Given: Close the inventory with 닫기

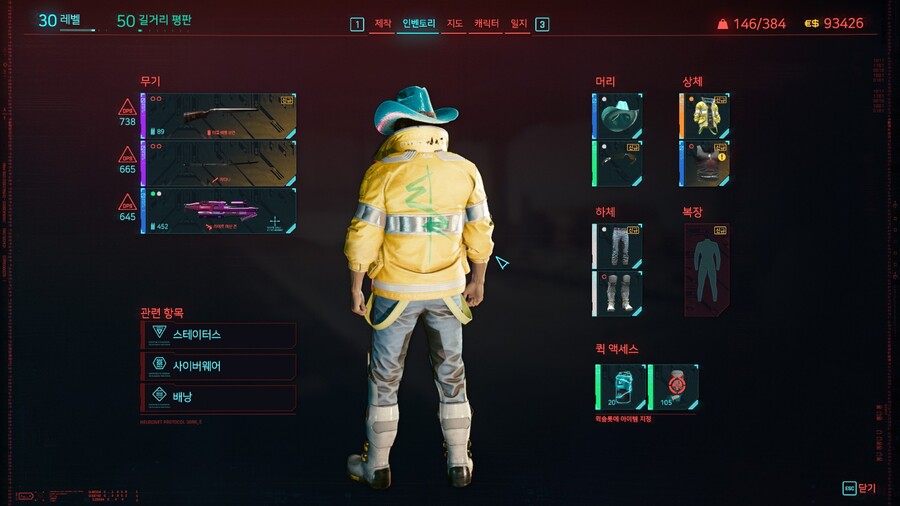Looking at the screenshot, I should (859, 488).
